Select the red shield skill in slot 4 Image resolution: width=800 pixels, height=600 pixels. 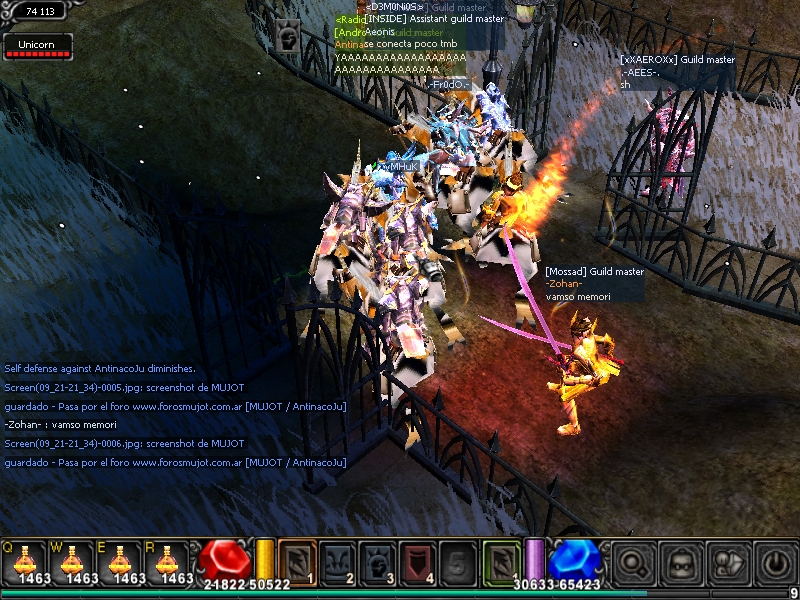pos(417,561)
